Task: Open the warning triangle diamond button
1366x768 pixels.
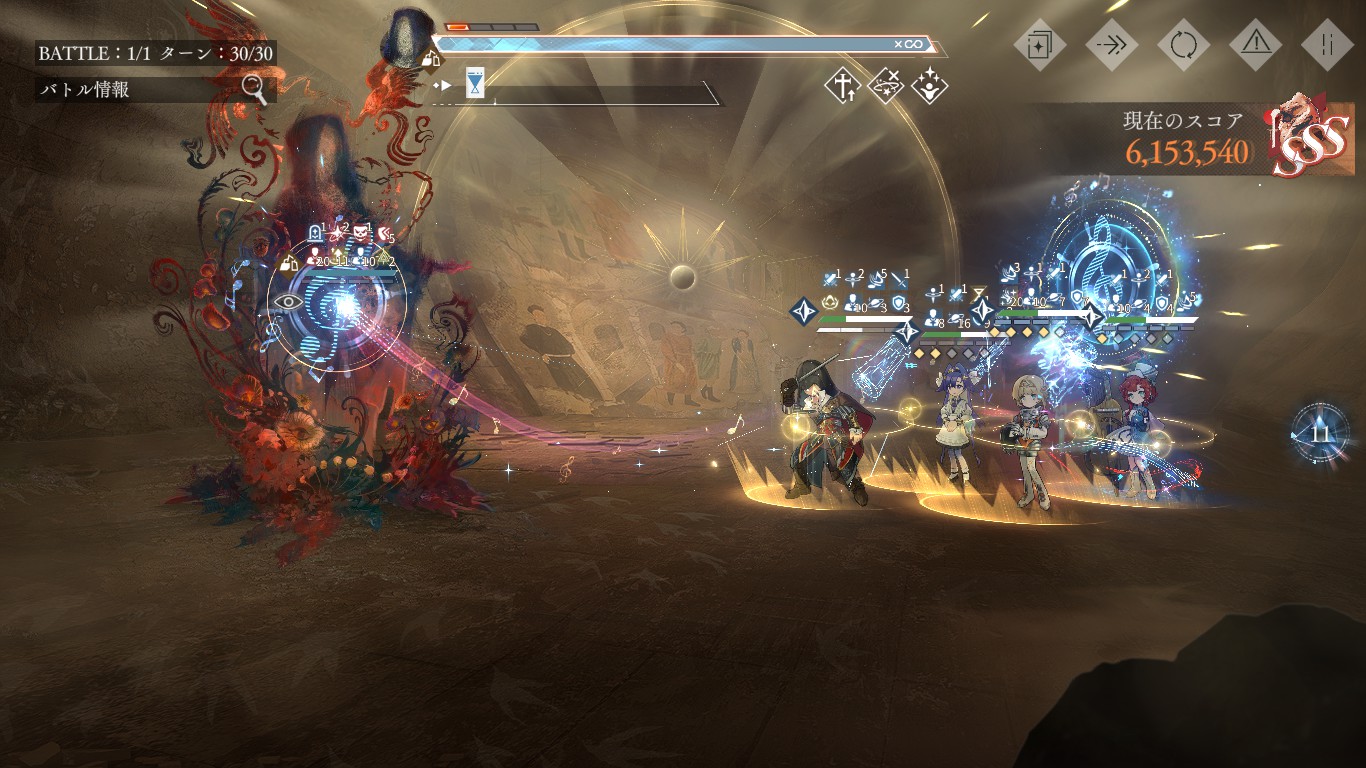Action: (1256, 45)
